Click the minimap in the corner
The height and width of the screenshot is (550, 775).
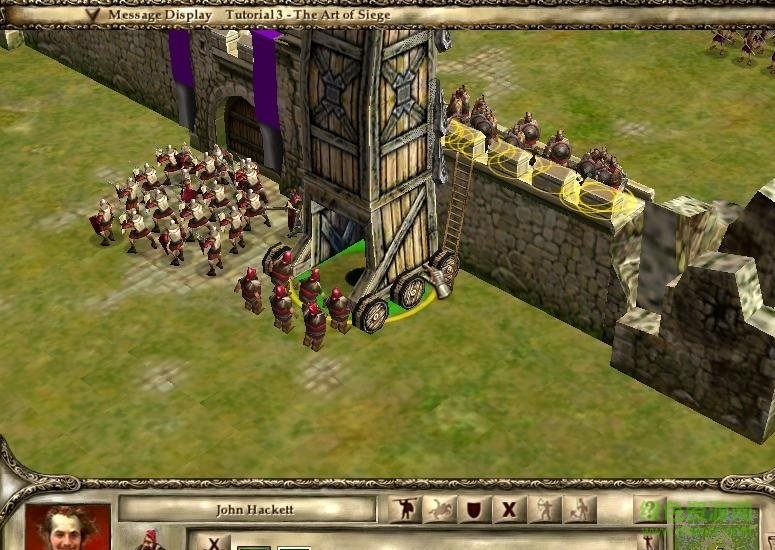[x=715, y=527]
